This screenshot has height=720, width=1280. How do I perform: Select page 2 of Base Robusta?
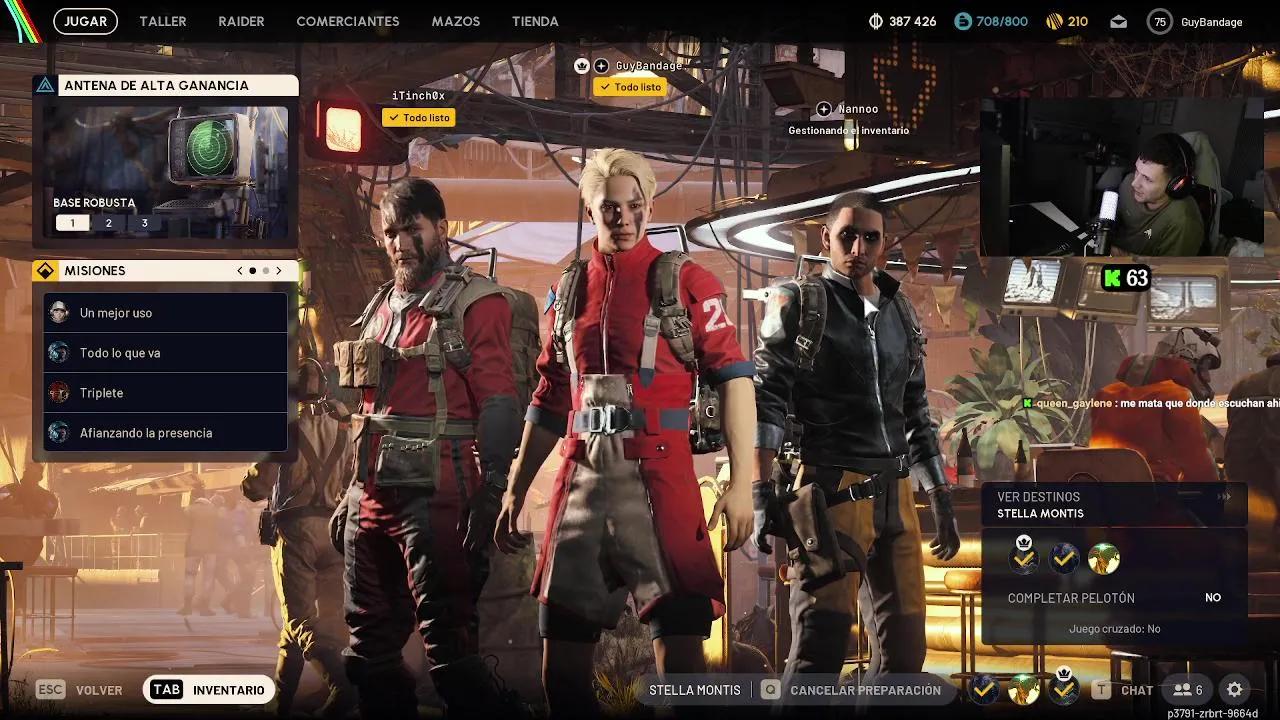(x=108, y=222)
